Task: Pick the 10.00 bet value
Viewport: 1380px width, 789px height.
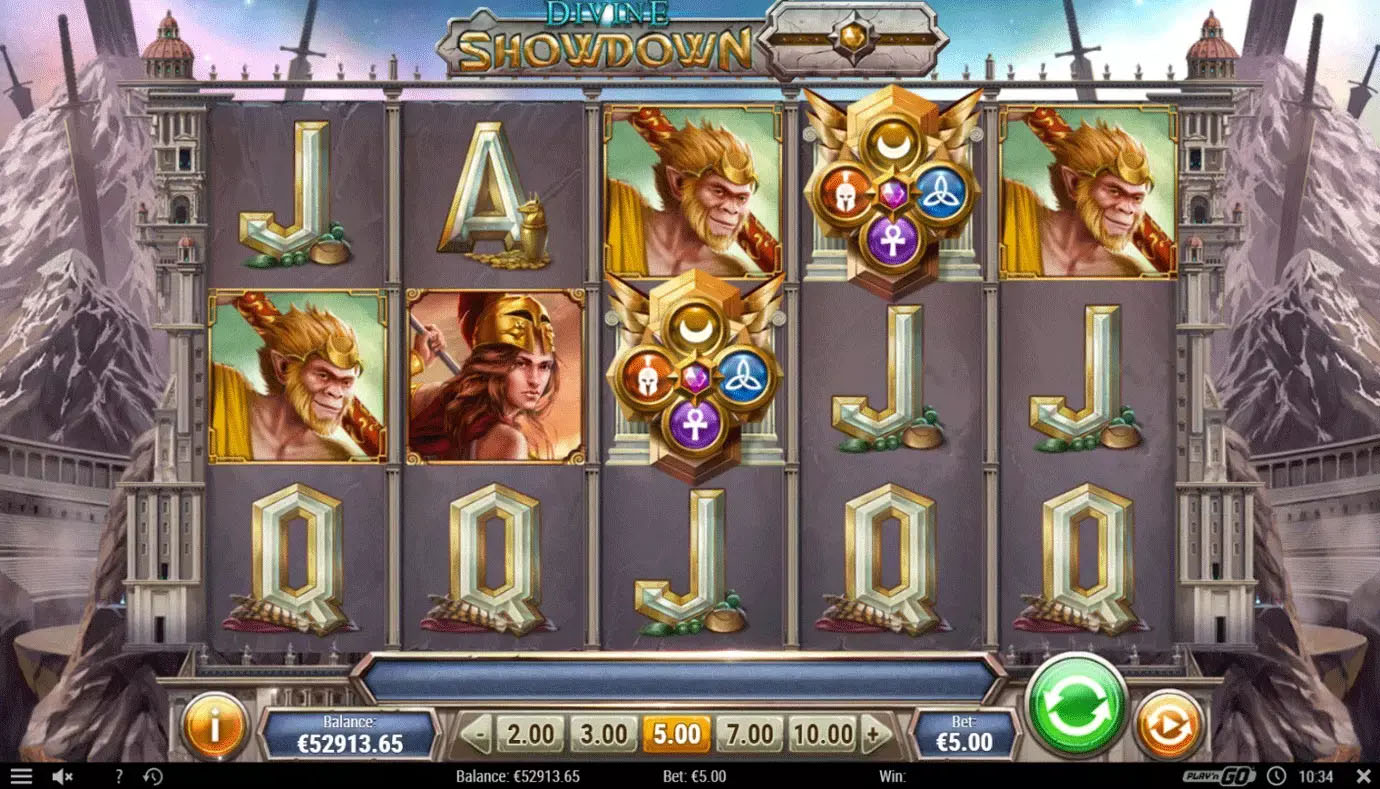Action: [x=822, y=735]
